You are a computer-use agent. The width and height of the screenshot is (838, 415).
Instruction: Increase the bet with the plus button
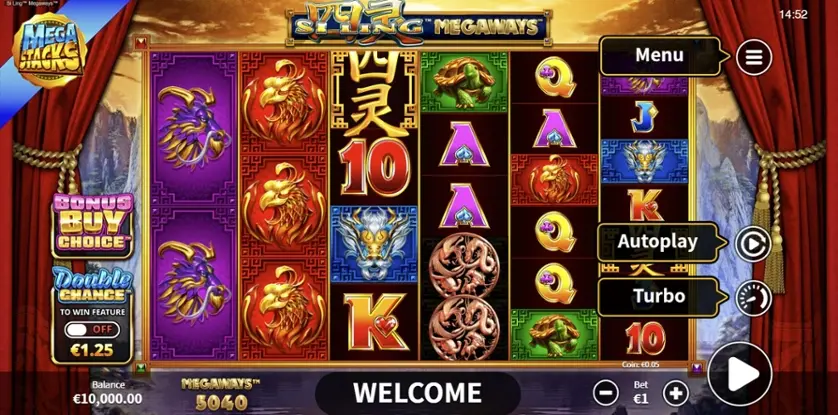point(676,392)
